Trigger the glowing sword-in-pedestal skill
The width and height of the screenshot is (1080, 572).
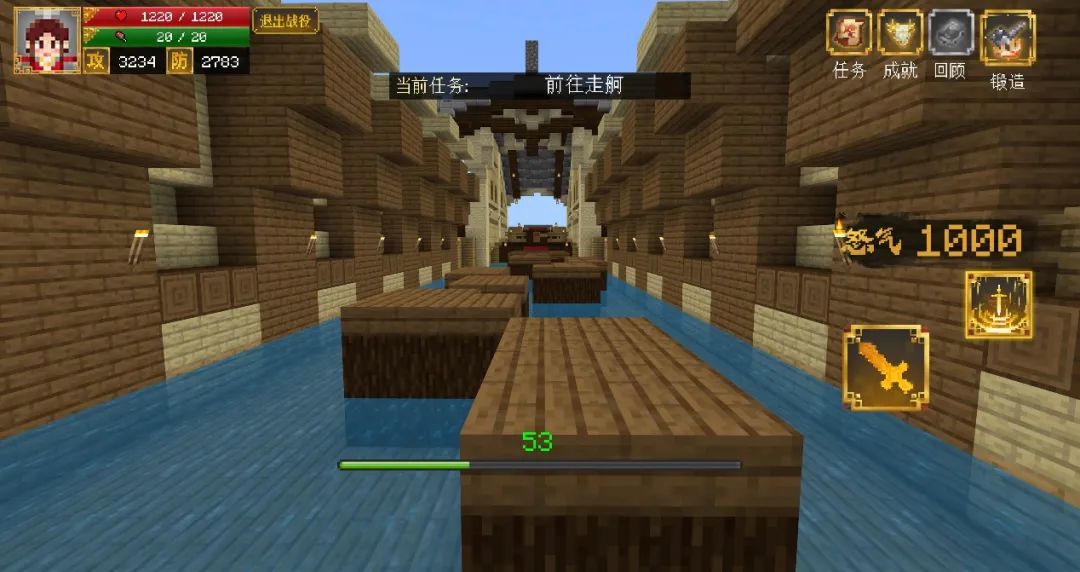(x=998, y=305)
